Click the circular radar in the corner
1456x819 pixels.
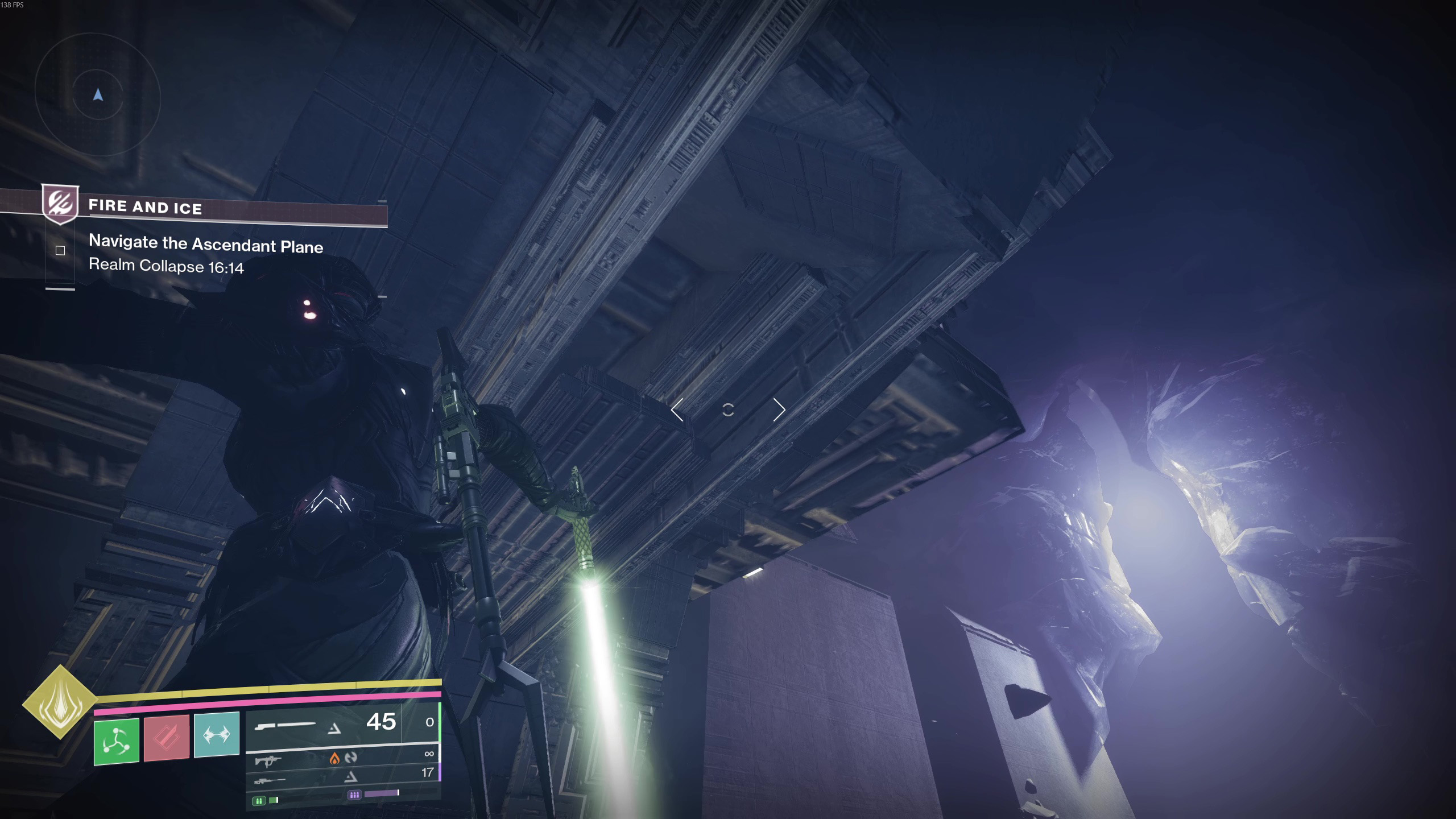coord(98,95)
